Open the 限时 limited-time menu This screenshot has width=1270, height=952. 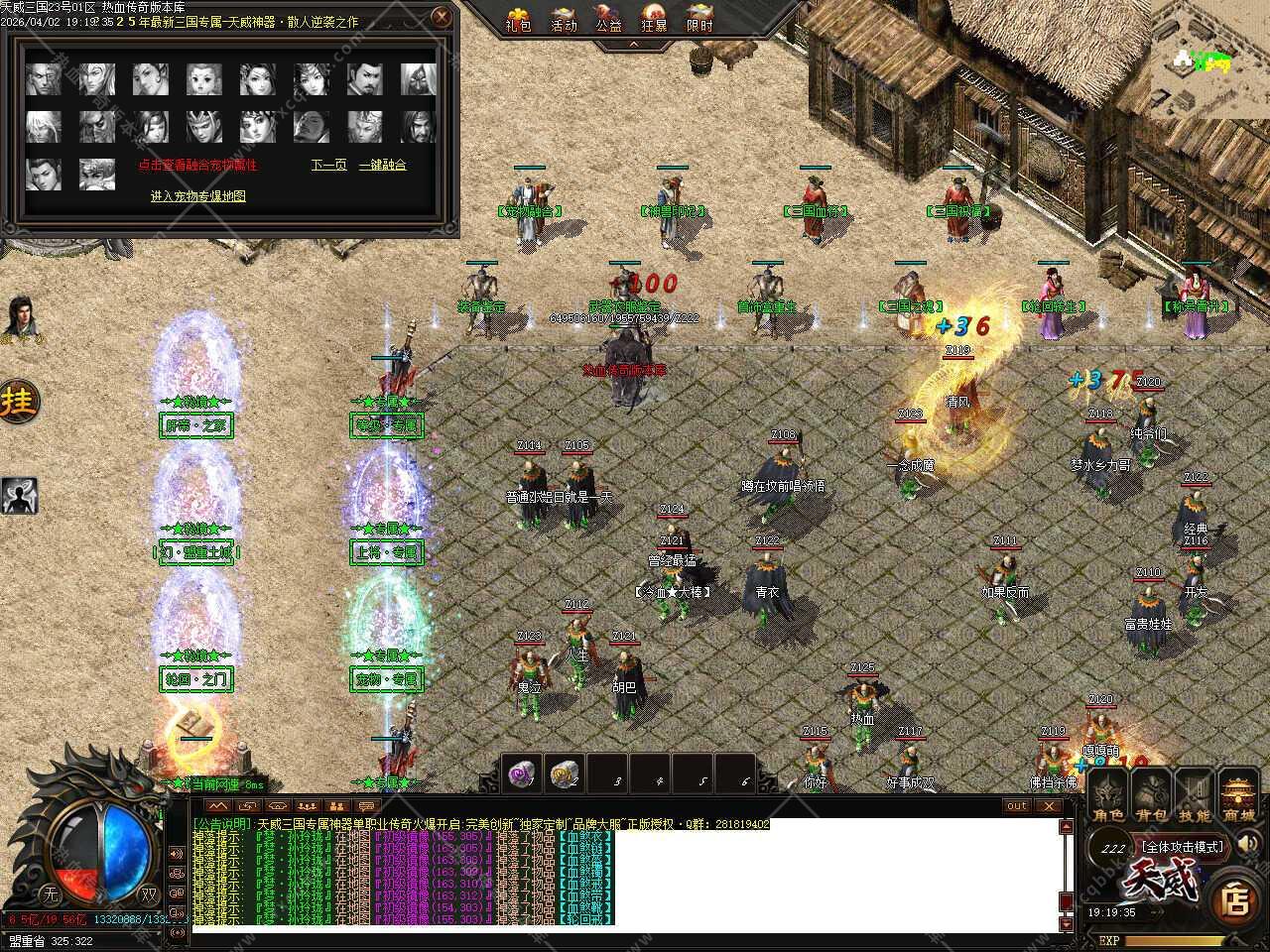tap(699, 19)
